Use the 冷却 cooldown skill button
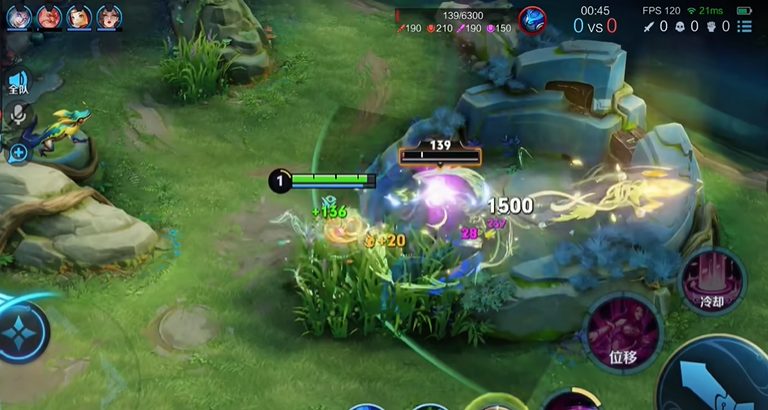Screen dimensions: 768x410 click(711, 280)
